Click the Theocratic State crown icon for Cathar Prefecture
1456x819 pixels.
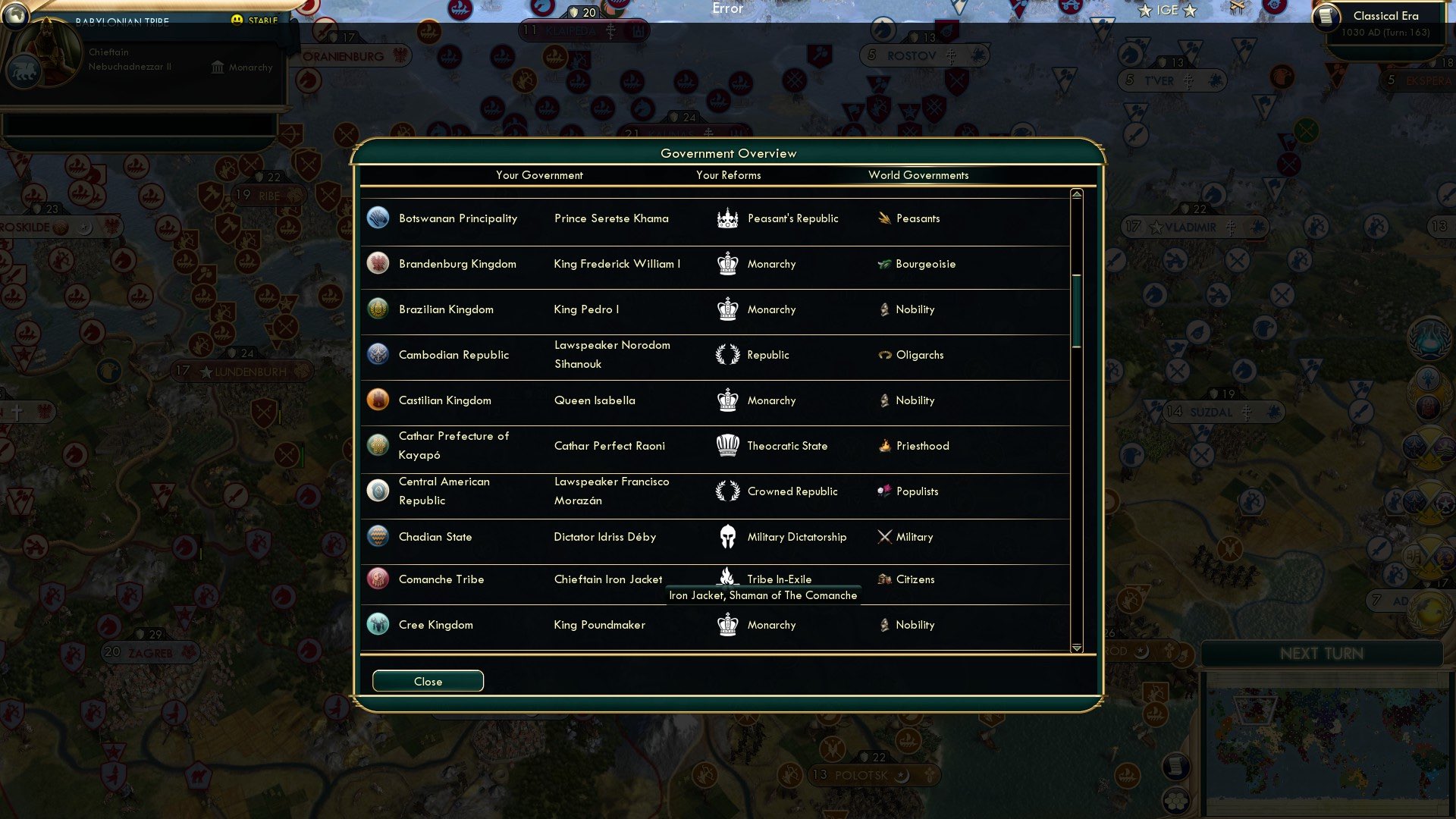[x=727, y=445]
